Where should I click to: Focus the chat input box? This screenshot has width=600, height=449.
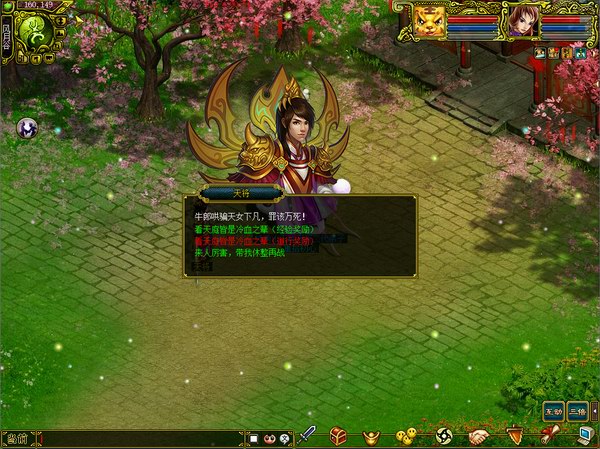(140, 438)
